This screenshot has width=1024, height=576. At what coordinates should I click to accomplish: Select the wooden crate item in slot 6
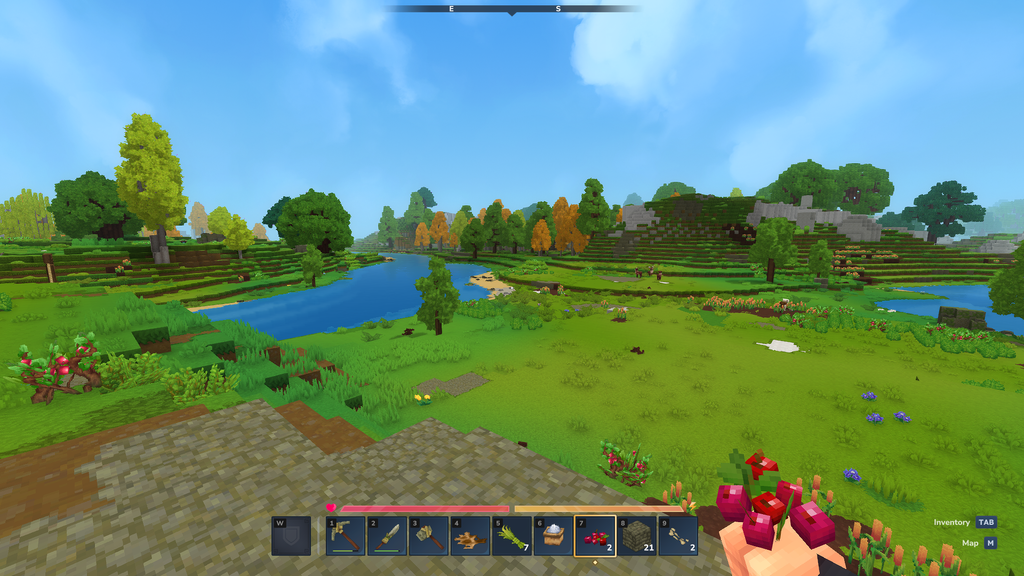click(x=552, y=536)
